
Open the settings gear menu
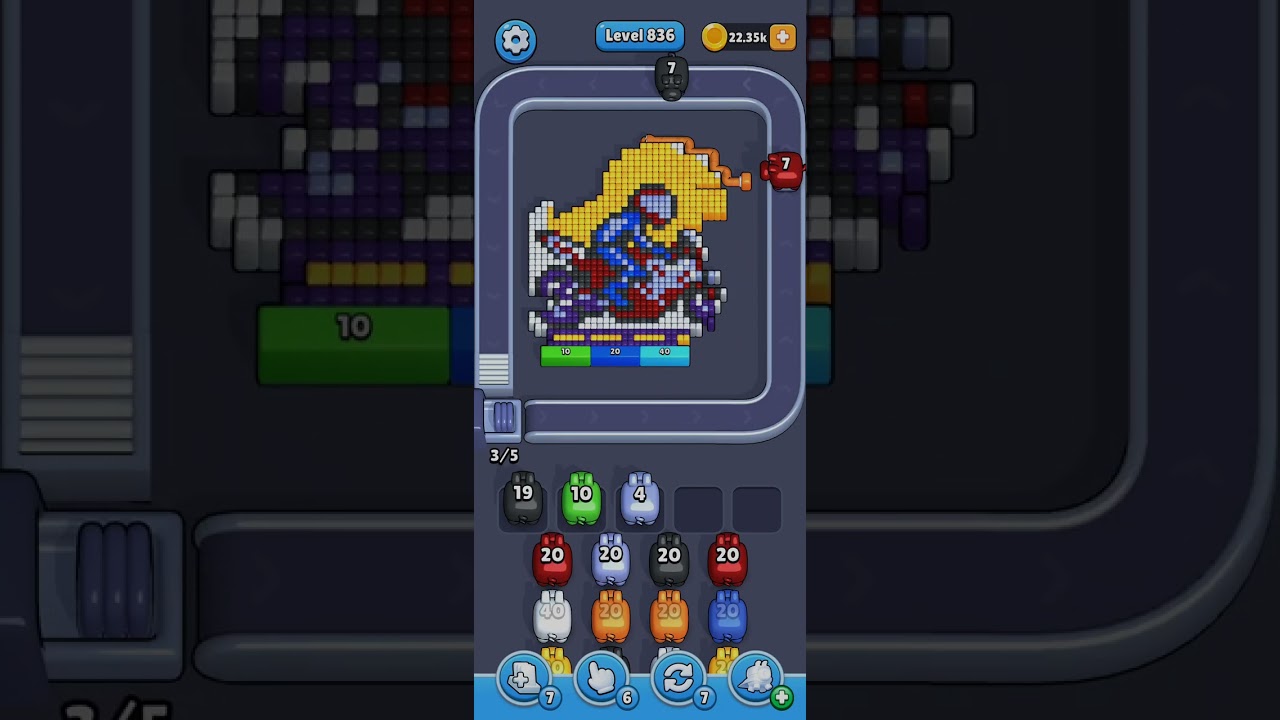515,40
